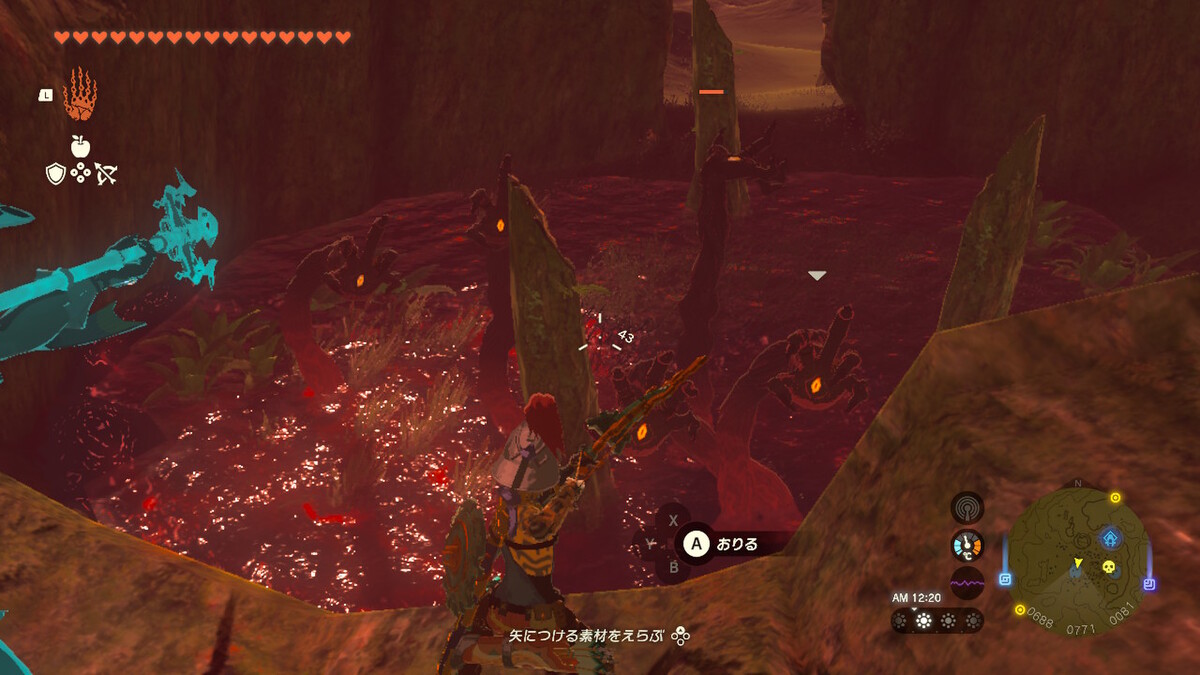Select the light-blue square marker beside minimap
Screen dimensions: 1200x675
point(1005,579)
